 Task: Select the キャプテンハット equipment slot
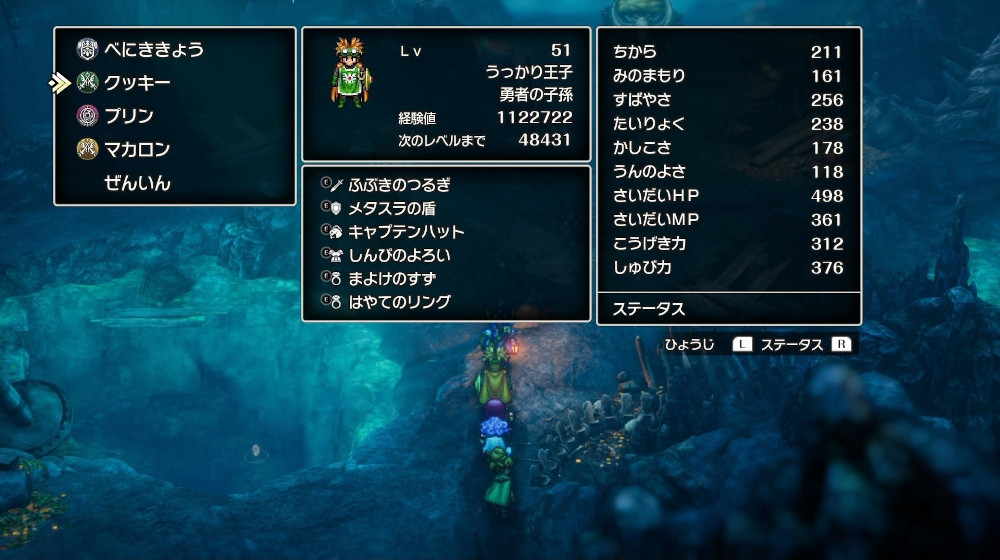click(405, 232)
